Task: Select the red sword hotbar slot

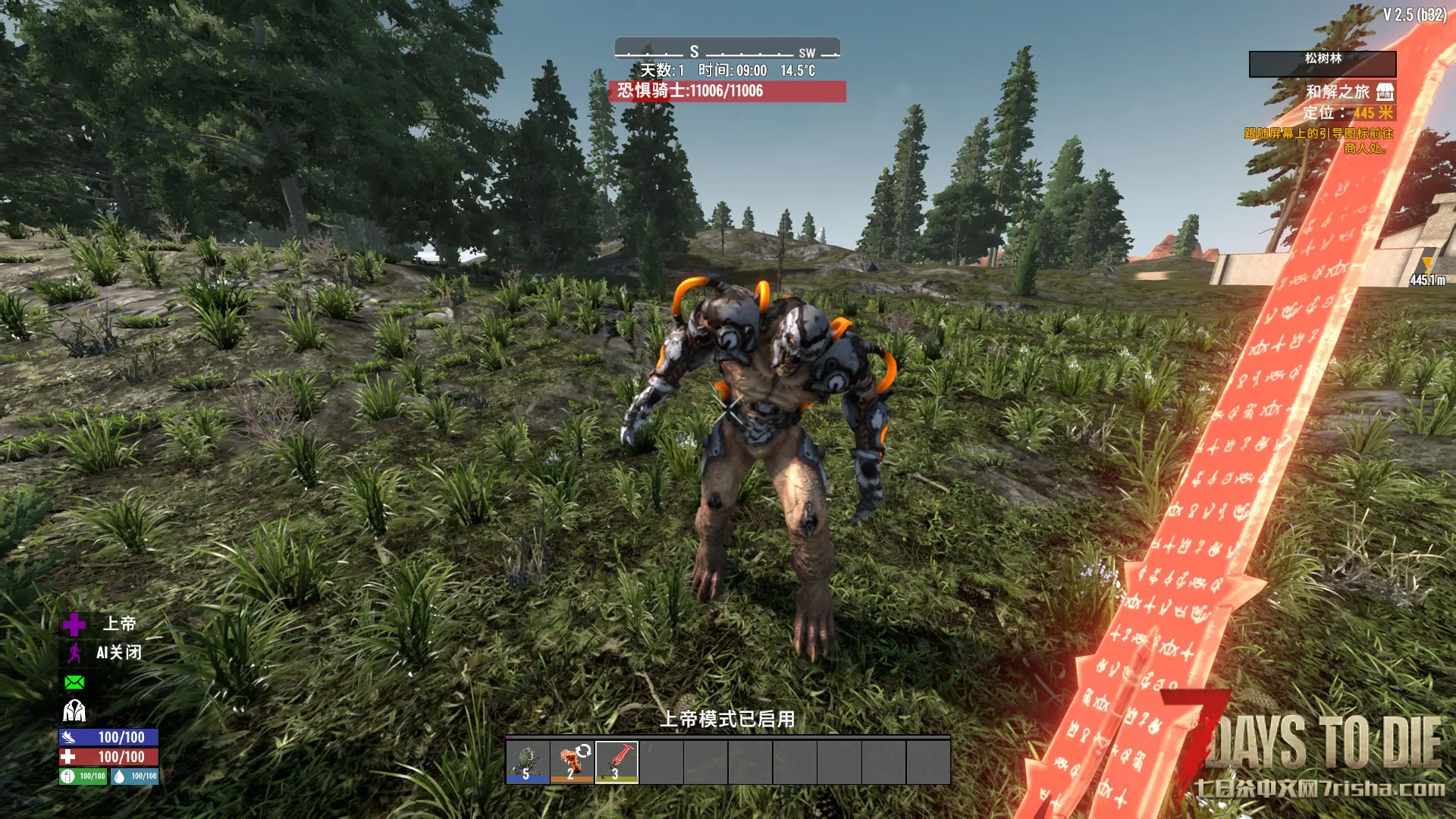Action: coord(617,761)
